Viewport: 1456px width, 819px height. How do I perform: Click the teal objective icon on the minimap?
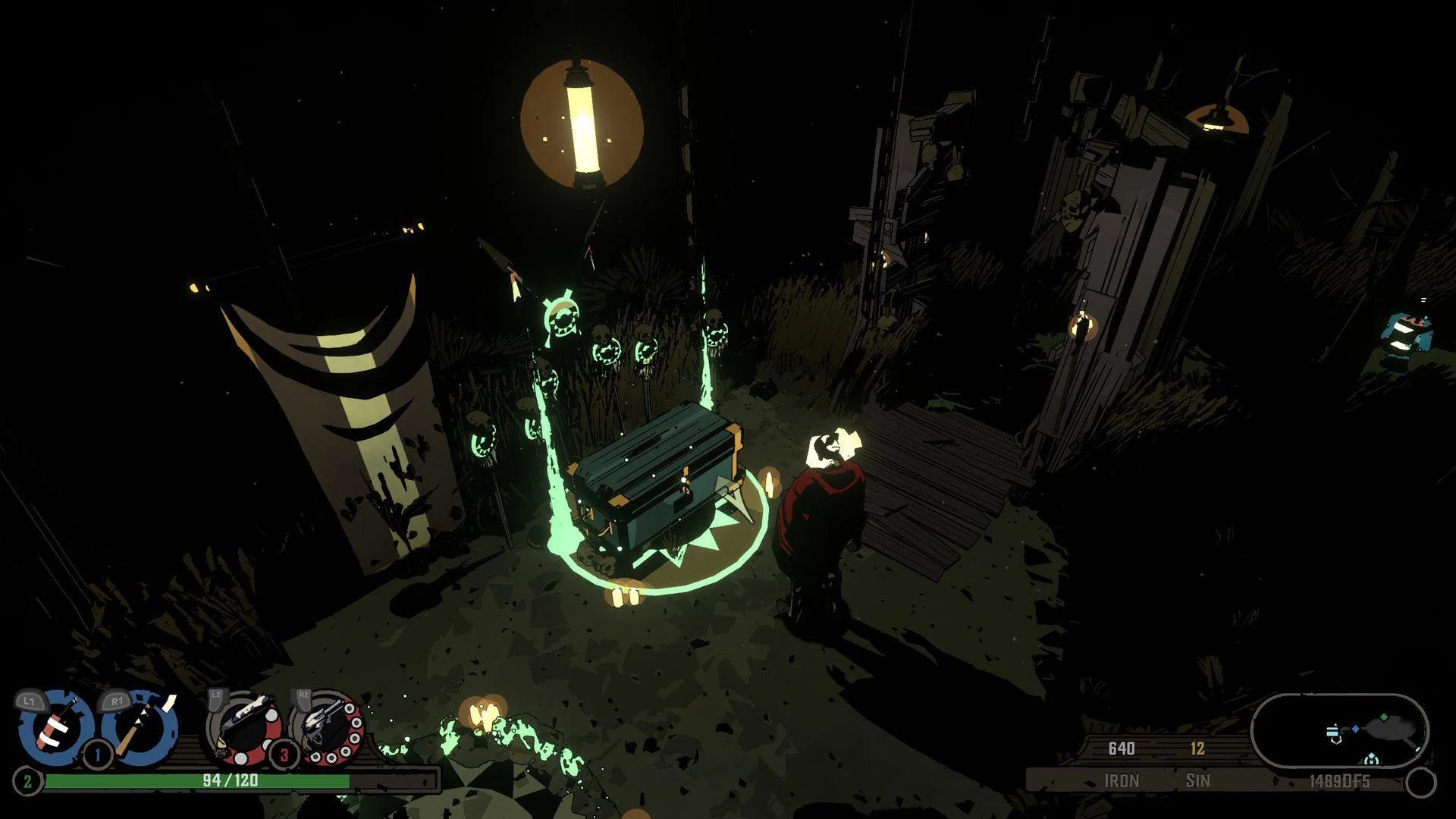click(x=1370, y=759)
